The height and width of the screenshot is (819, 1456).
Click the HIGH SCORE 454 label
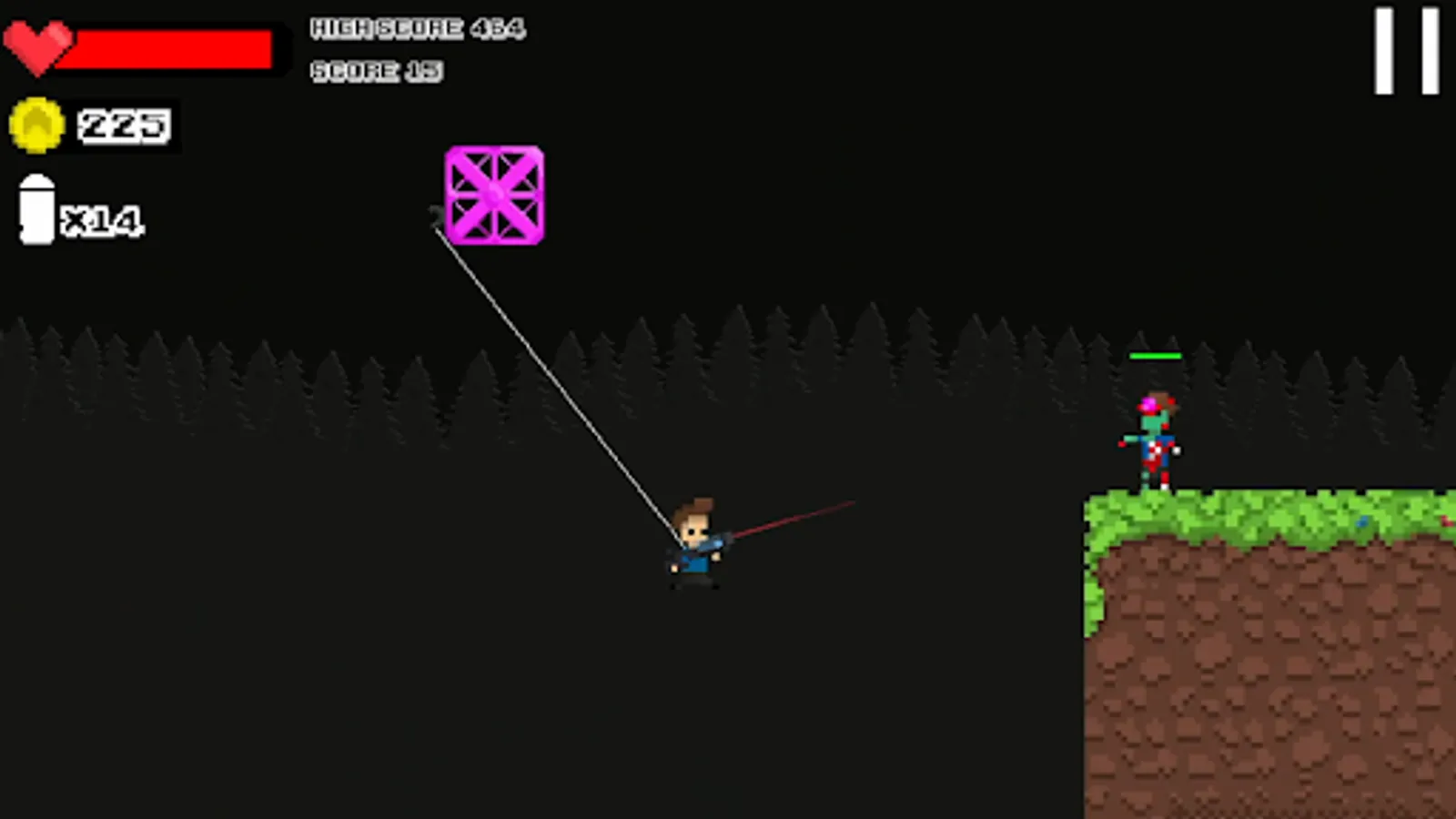[417, 27]
